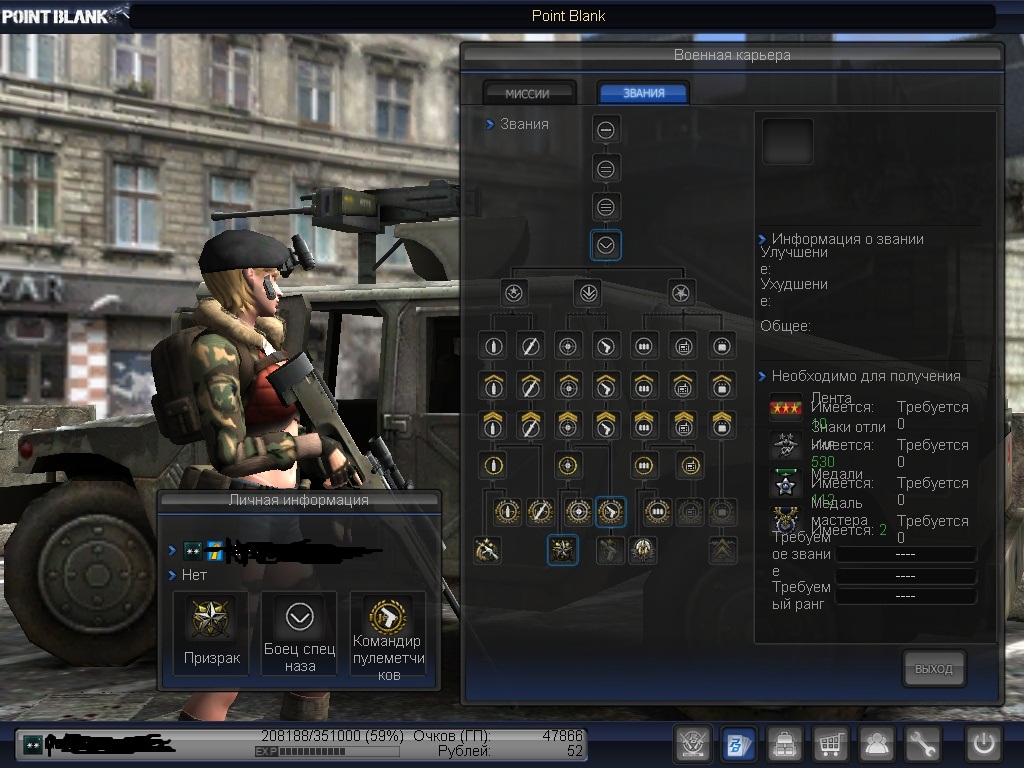The width and height of the screenshot is (1024, 768).
Task: Show the friends community list
Action: click(877, 744)
